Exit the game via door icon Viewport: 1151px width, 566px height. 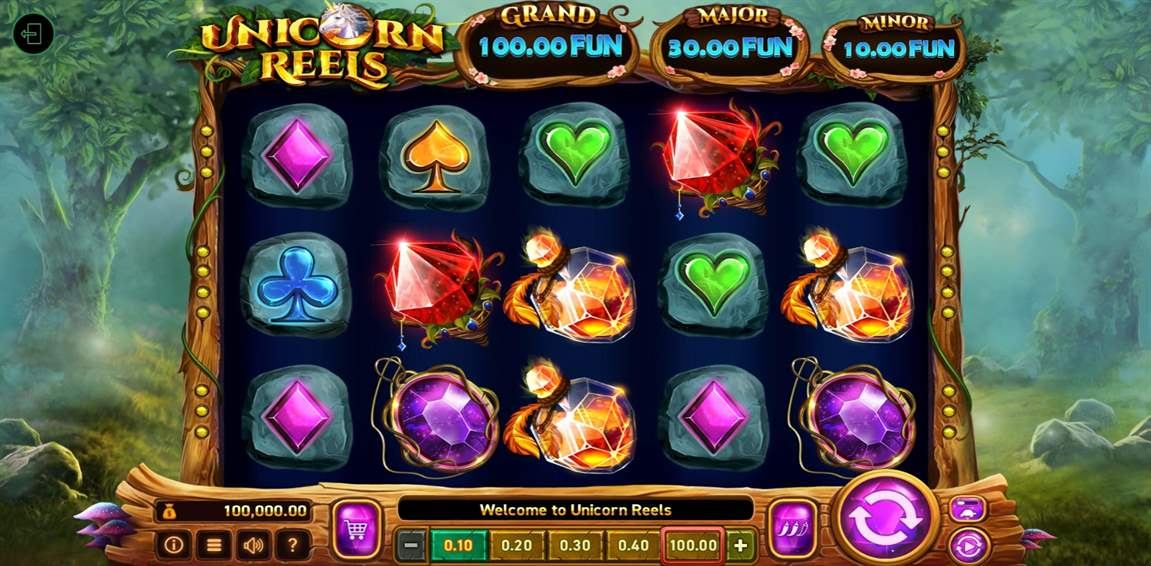(33, 34)
